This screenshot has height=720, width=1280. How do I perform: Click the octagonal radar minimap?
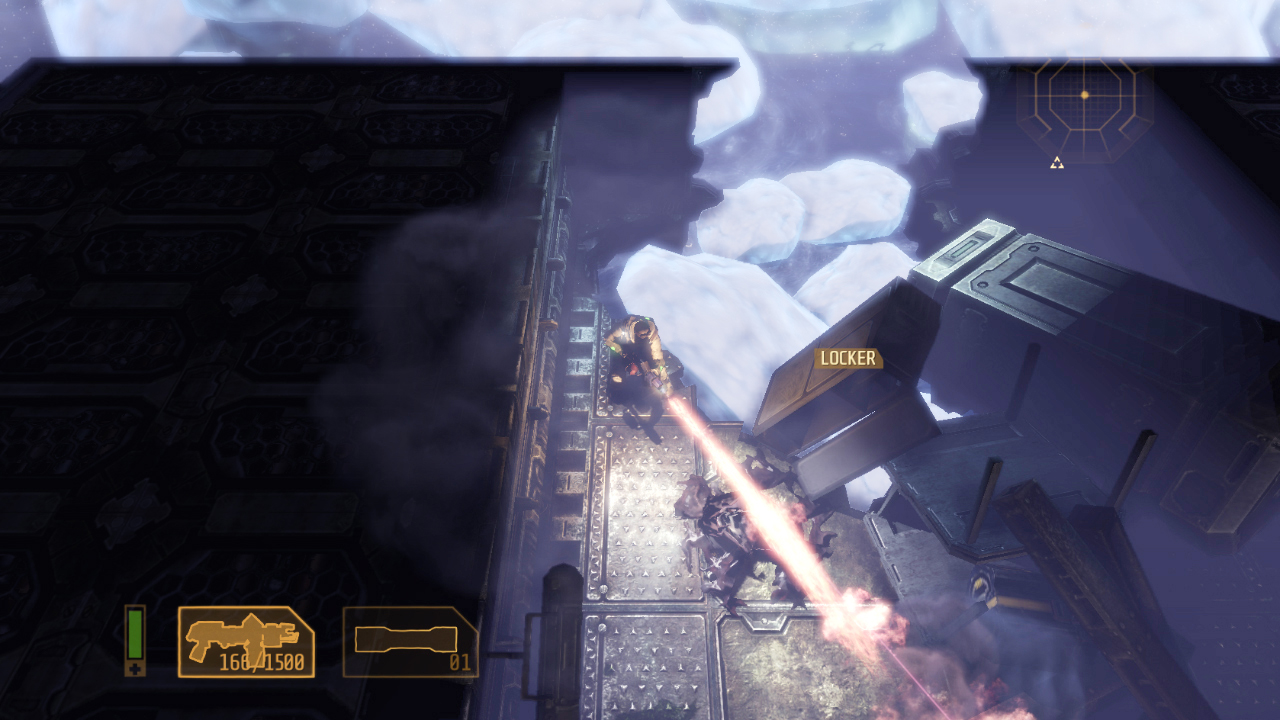click(x=1084, y=96)
